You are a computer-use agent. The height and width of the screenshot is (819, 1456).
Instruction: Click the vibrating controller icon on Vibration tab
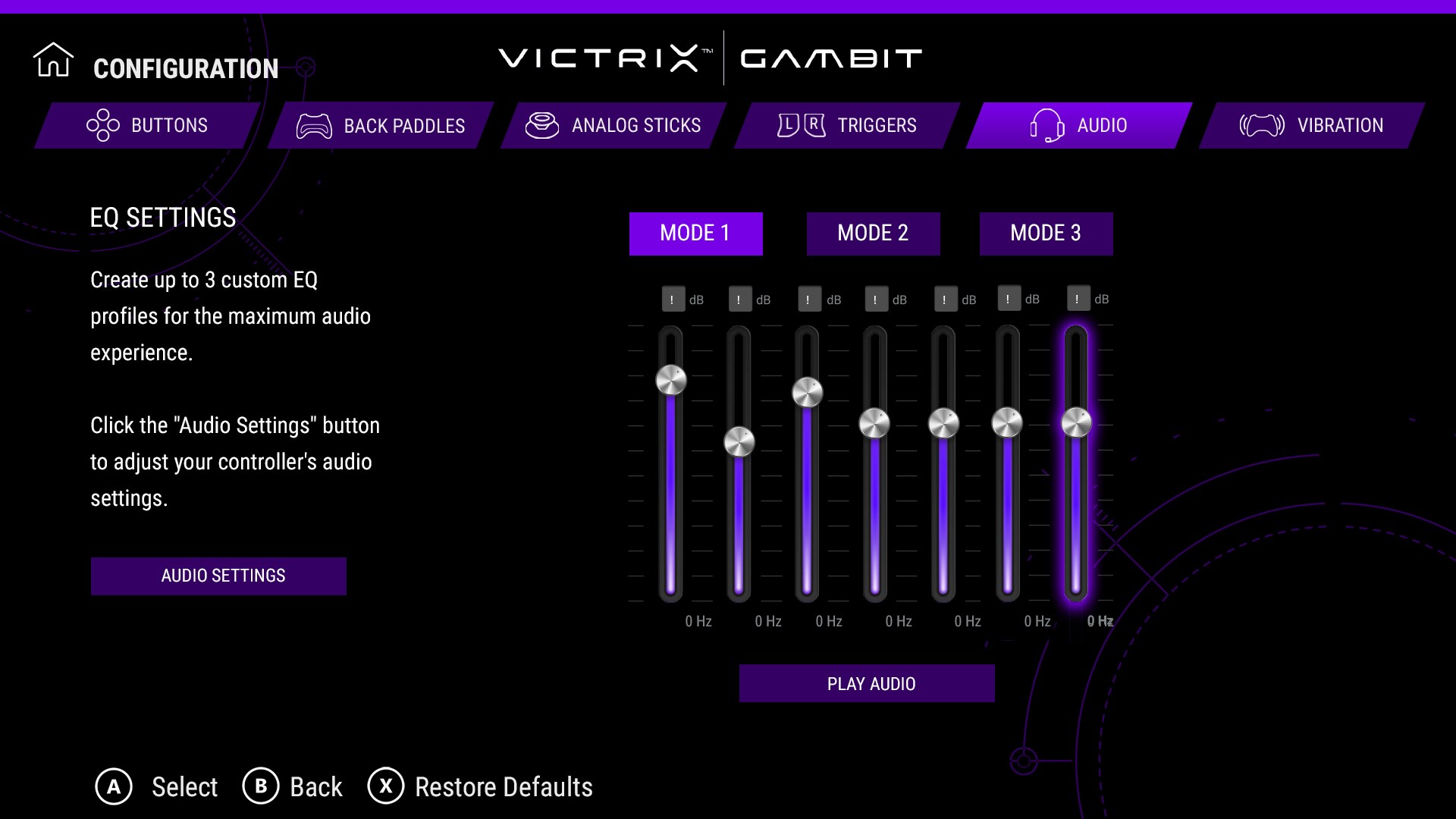point(1261,124)
